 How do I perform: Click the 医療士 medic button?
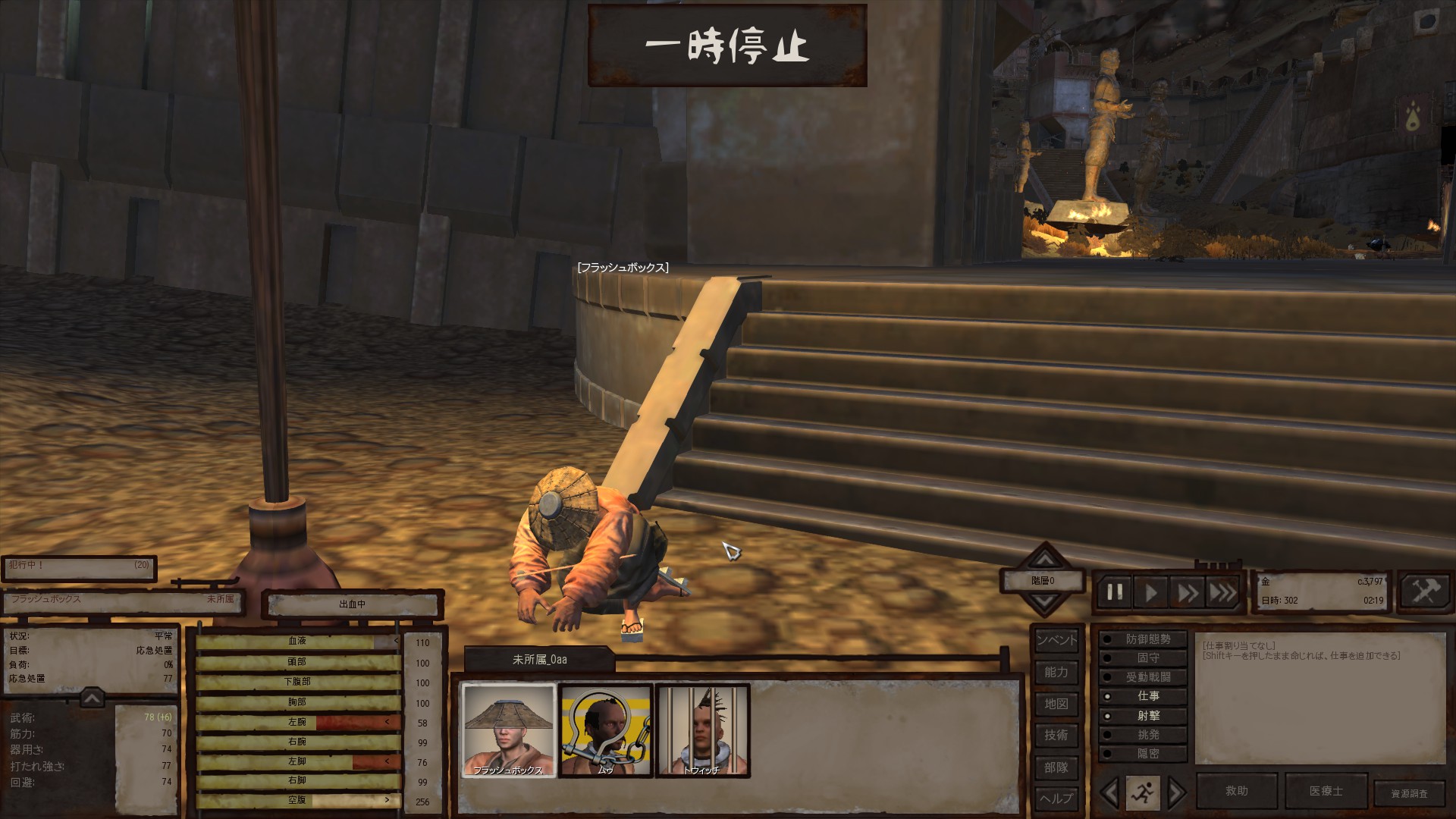(1326, 791)
